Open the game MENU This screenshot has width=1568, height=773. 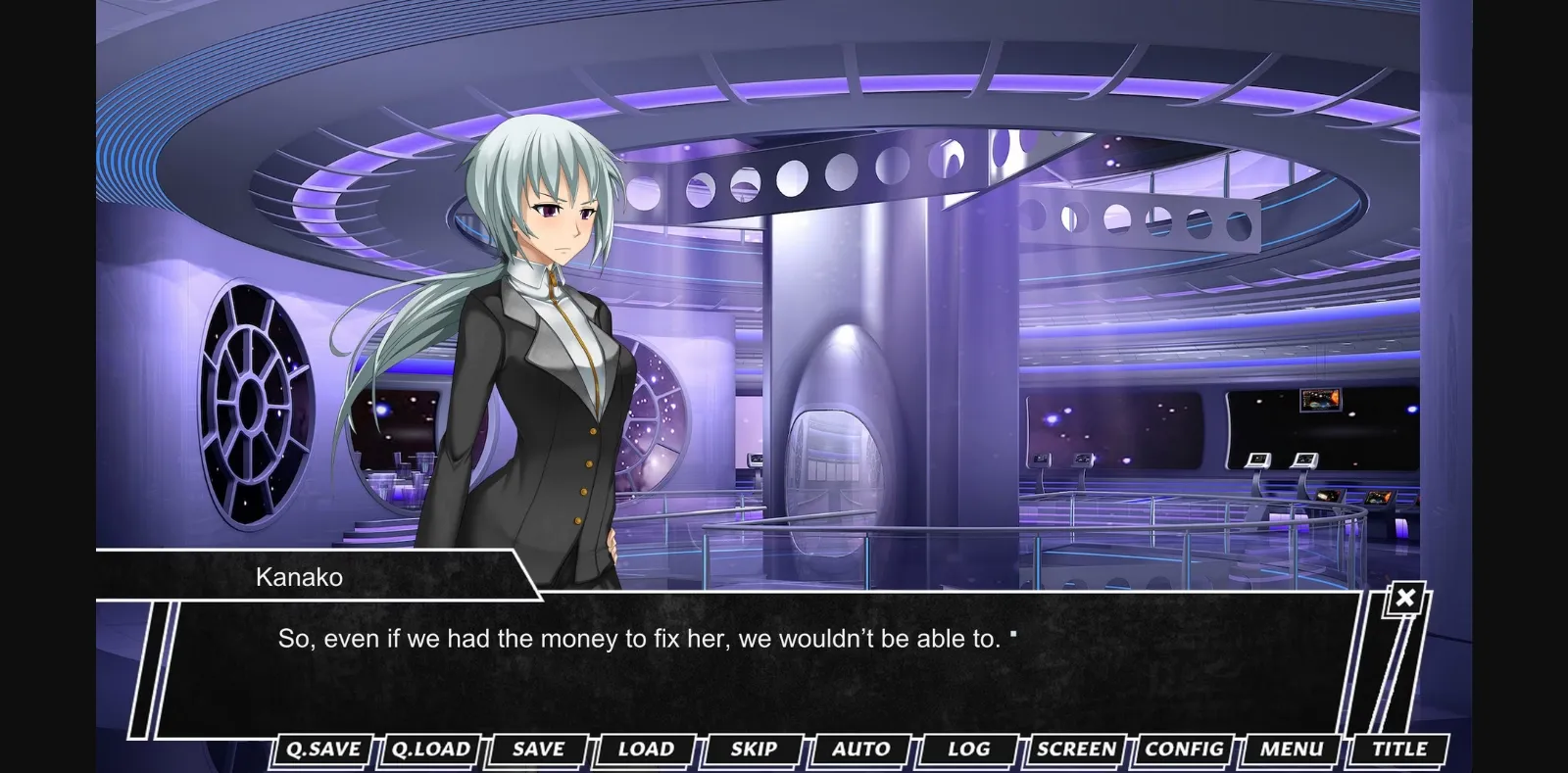click(x=1289, y=749)
